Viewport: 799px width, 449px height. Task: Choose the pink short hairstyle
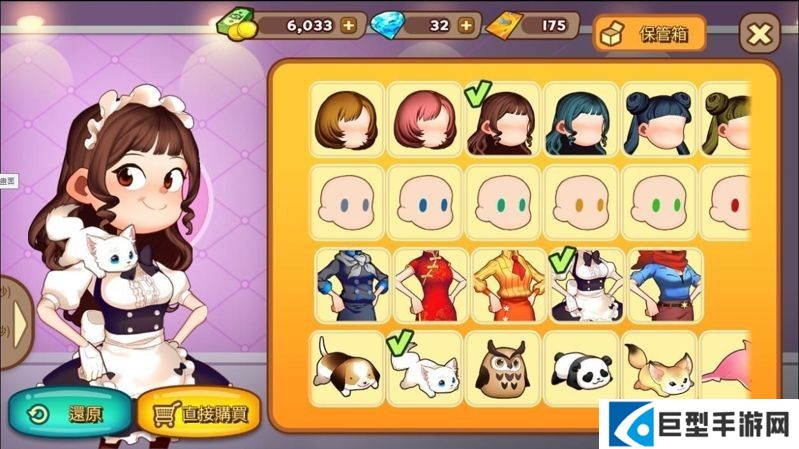pos(423,122)
